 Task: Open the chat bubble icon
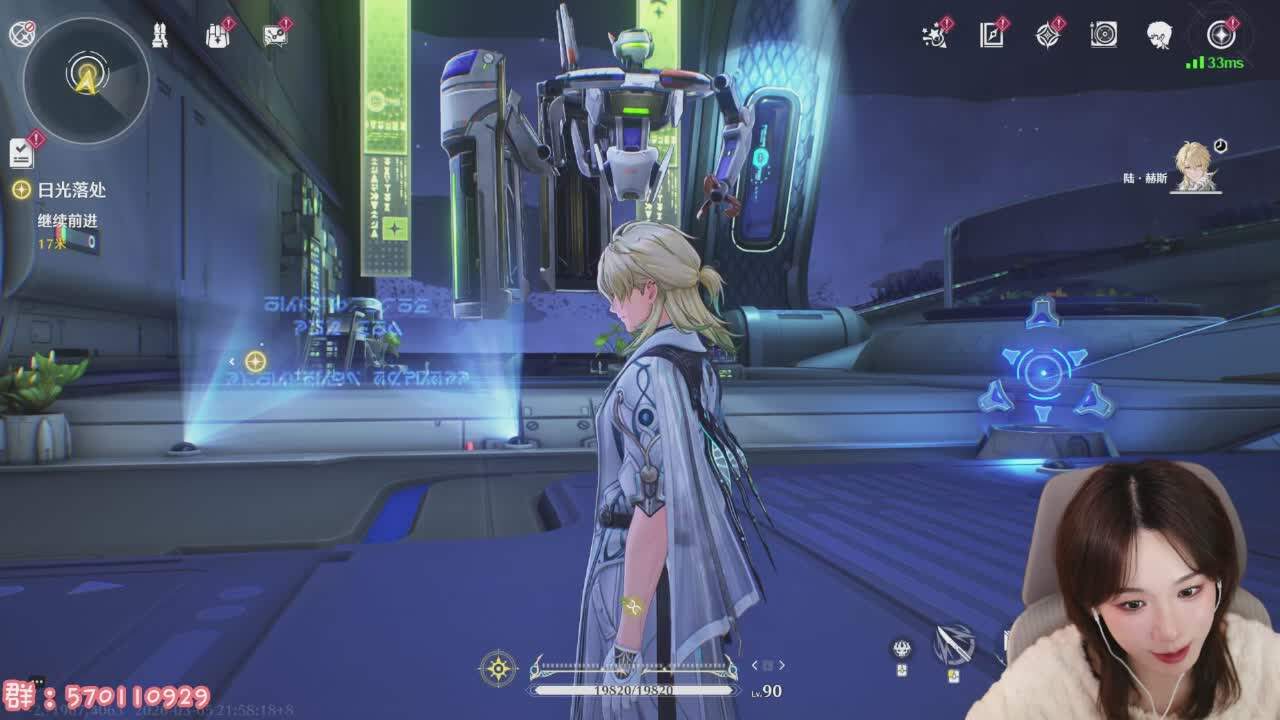click(275, 35)
